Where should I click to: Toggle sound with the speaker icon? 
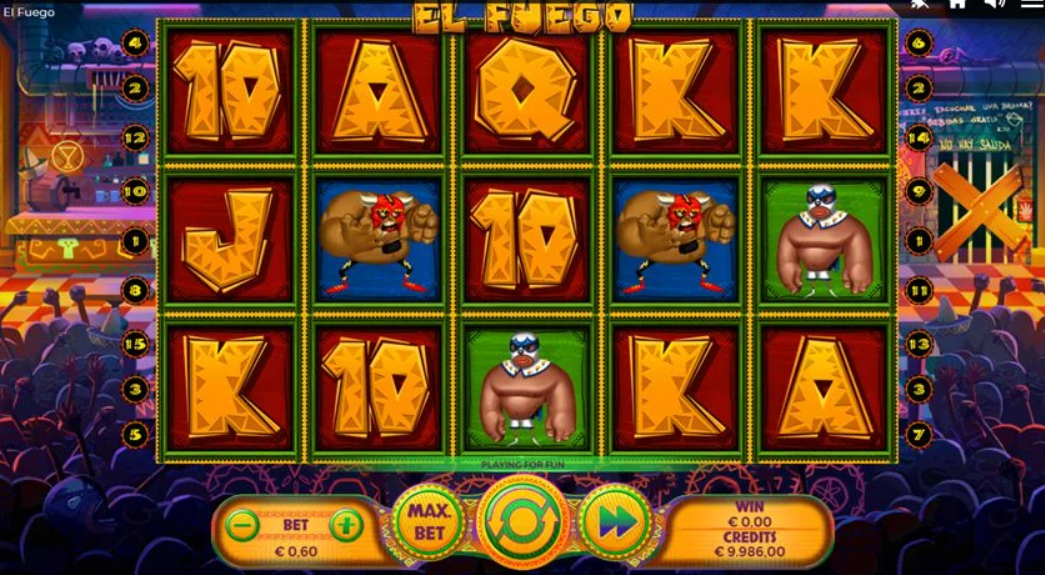(993, 4)
